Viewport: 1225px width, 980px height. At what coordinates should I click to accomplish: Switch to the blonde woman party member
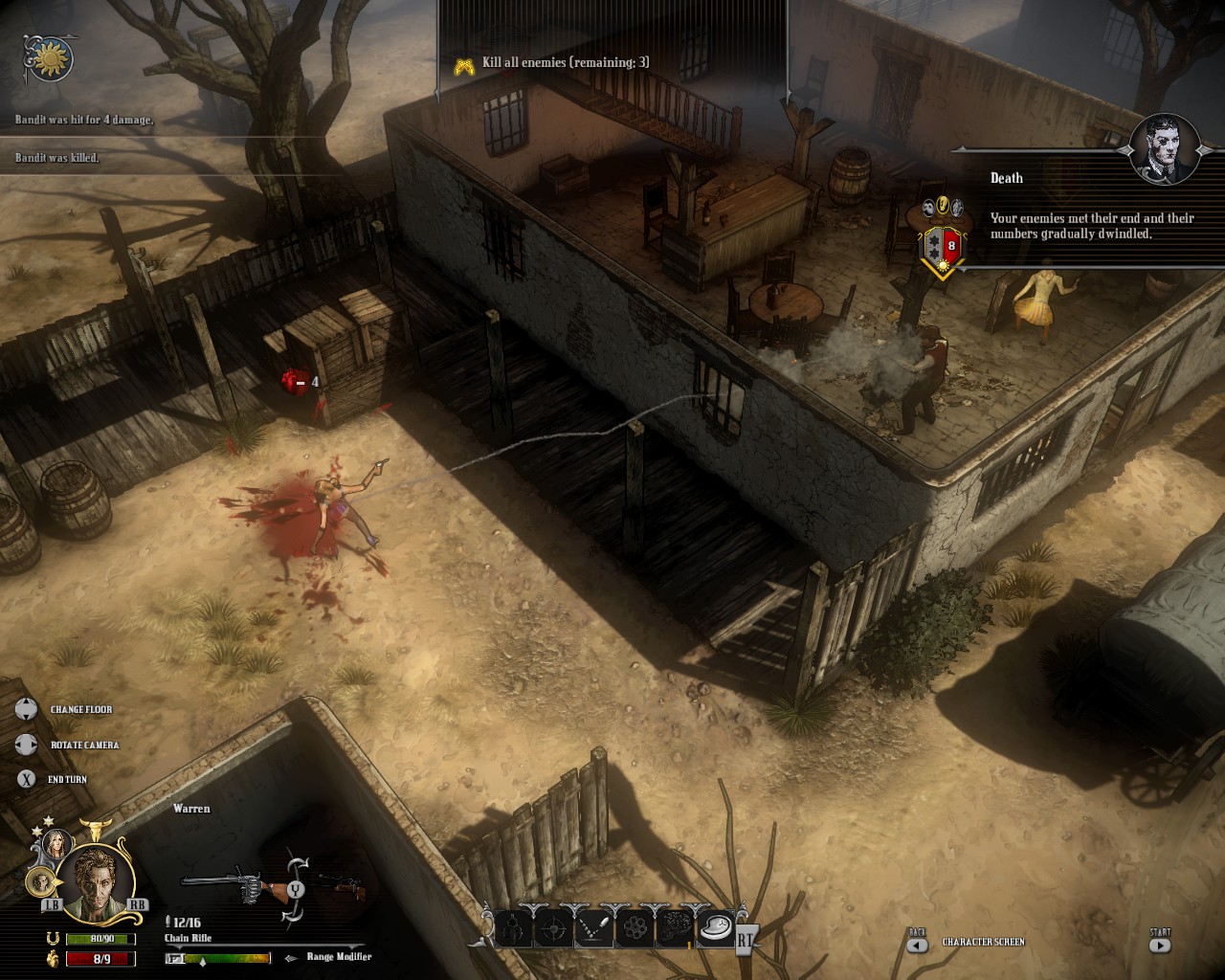point(56,843)
